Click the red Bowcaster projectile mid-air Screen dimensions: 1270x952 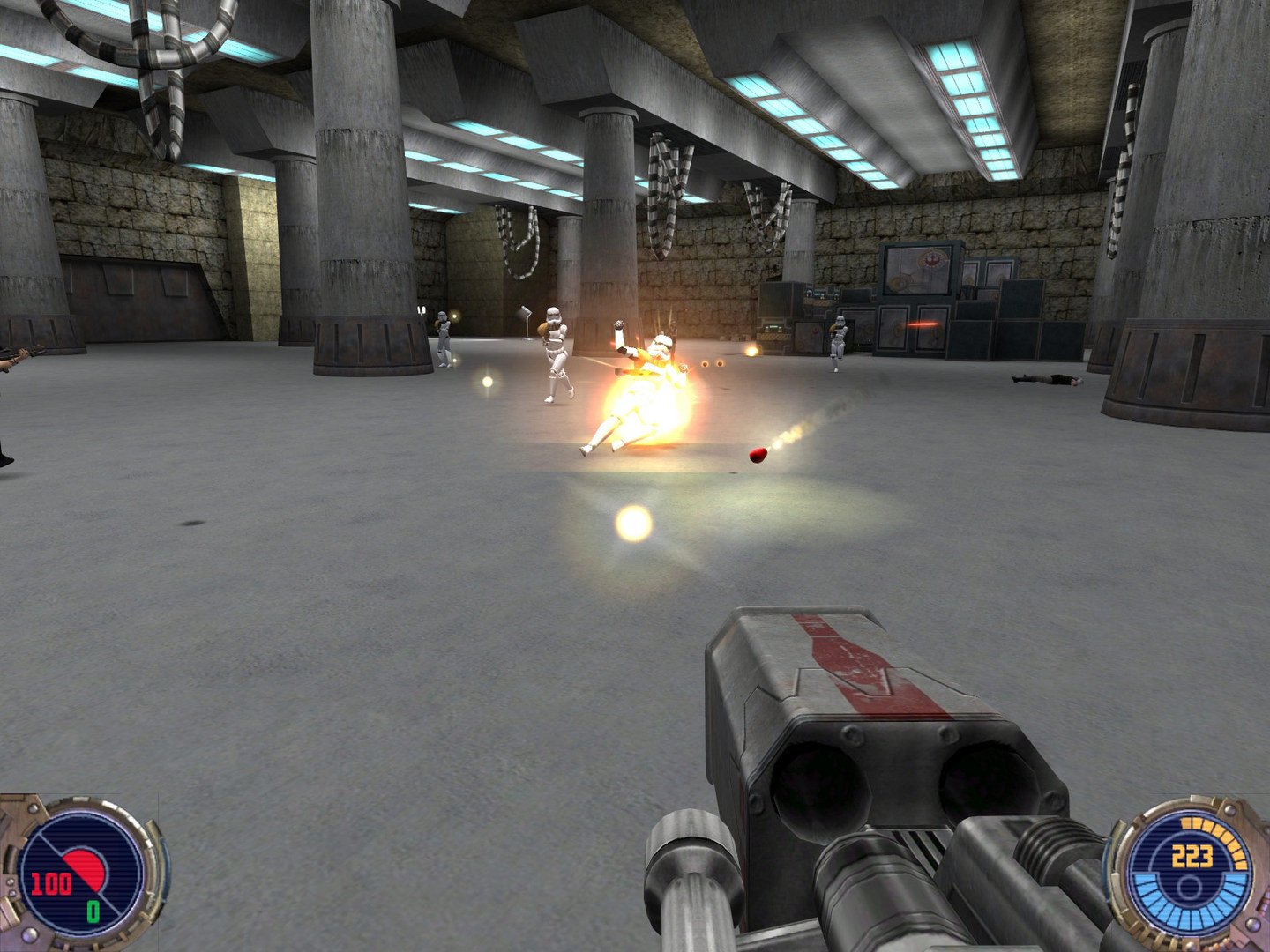757,456
